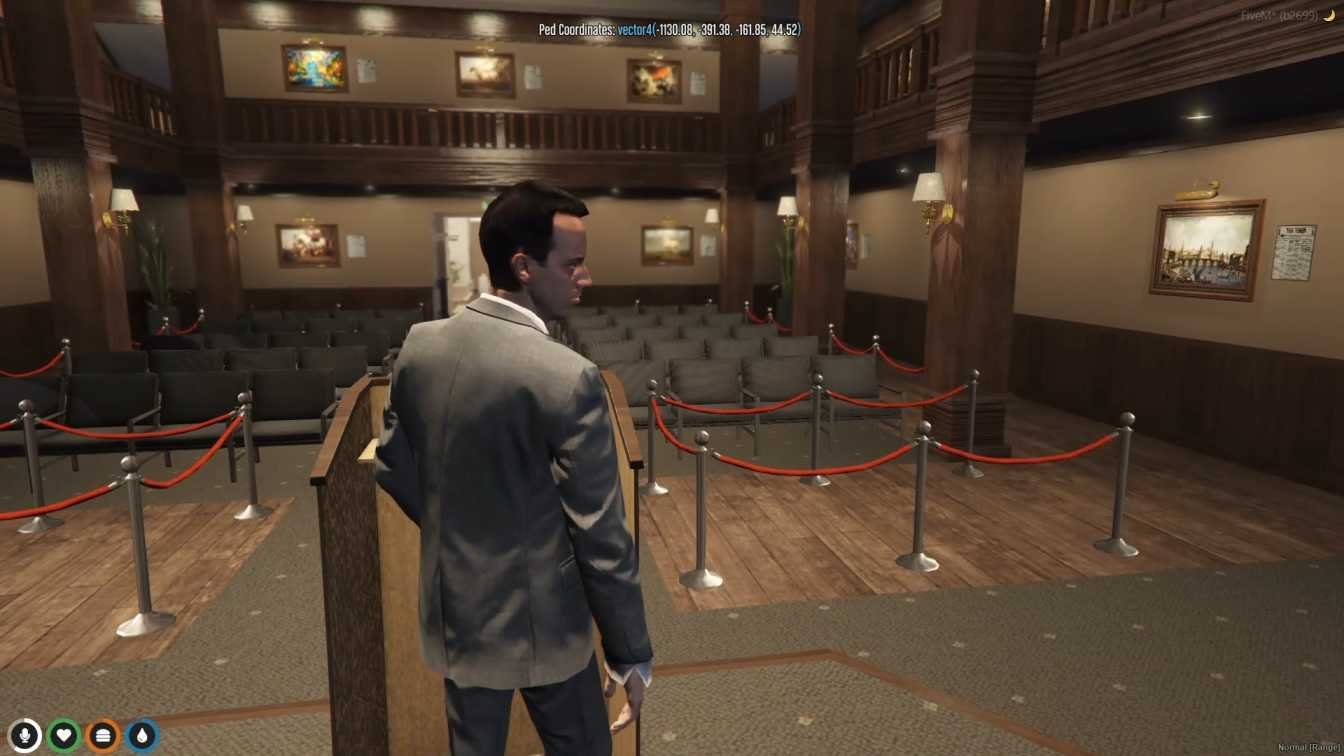Select the blue water drop thirst icon
Image resolution: width=1344 pixels, height=756 pixels.
(x=142, y=736)
